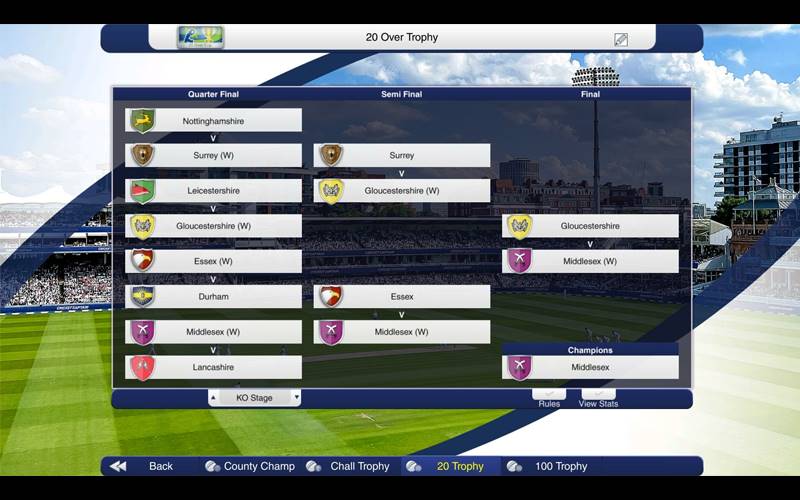The height and width of the screenshot is (500, 800).
Task: Switch to the County Champ tab
Action: click(x=250, y=466)
